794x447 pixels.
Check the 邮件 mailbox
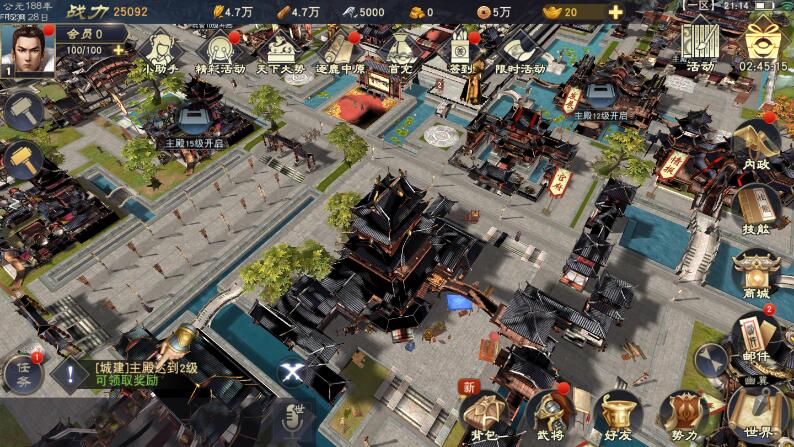tap(756, 336)
